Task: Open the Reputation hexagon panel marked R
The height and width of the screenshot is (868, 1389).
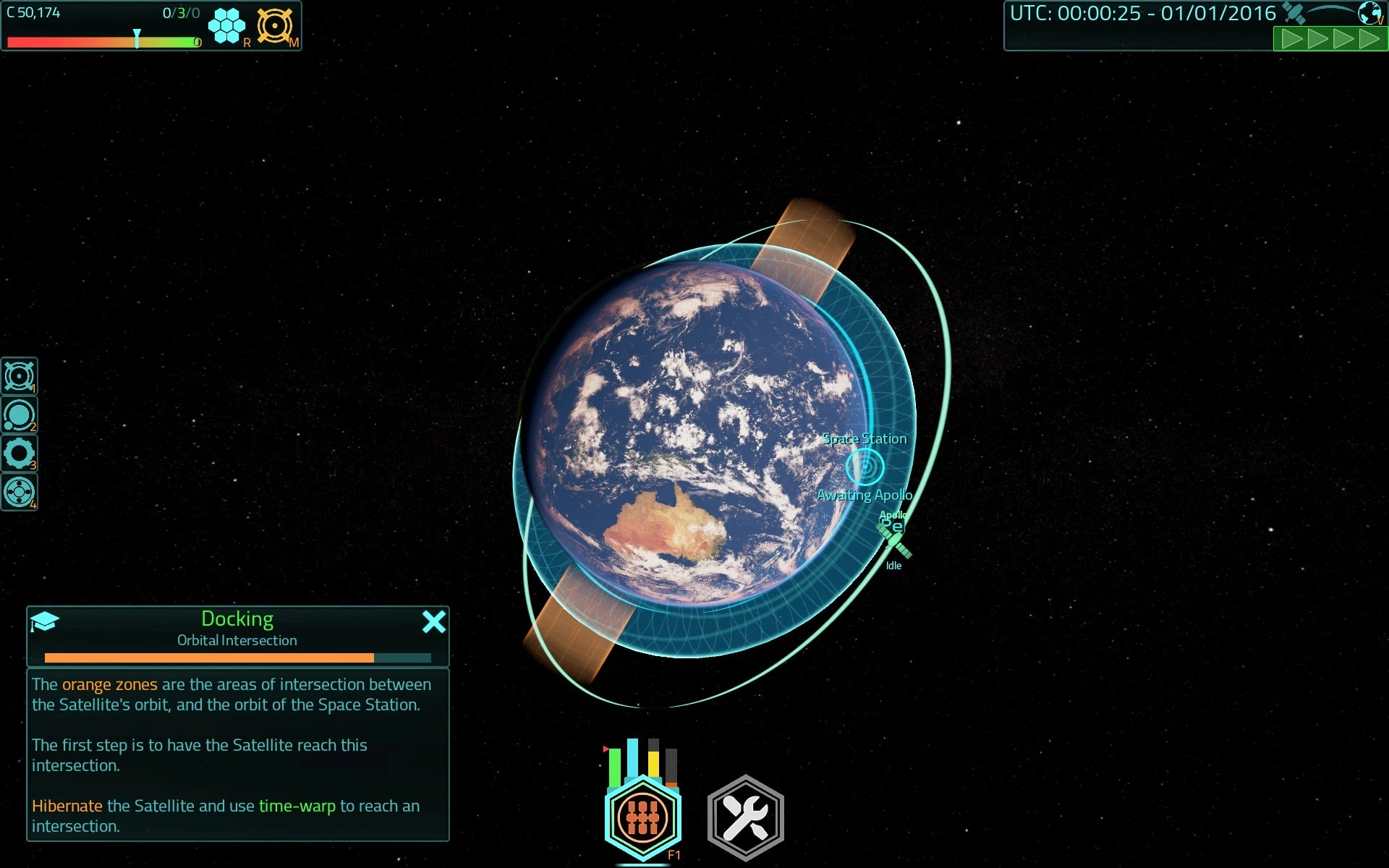Action: (227, 26)
